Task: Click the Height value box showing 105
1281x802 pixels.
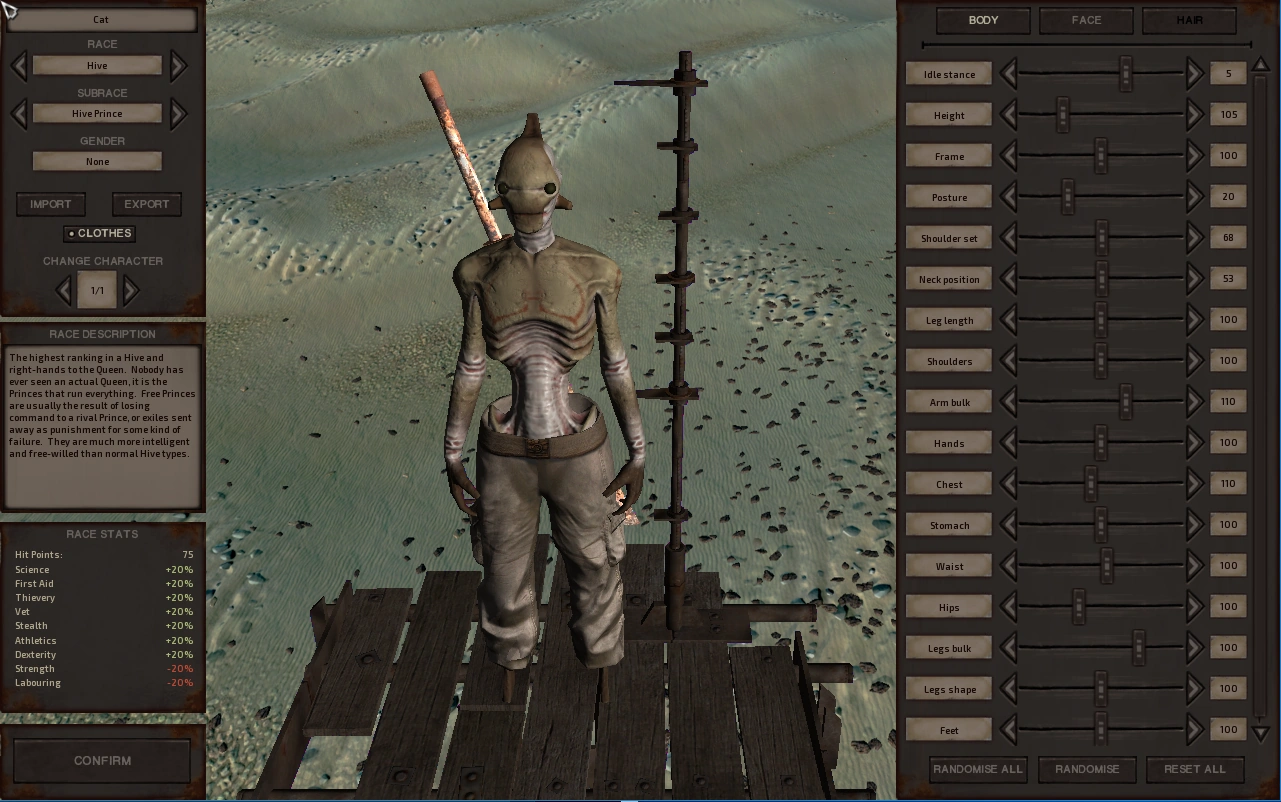Action: coord(1227,114)
